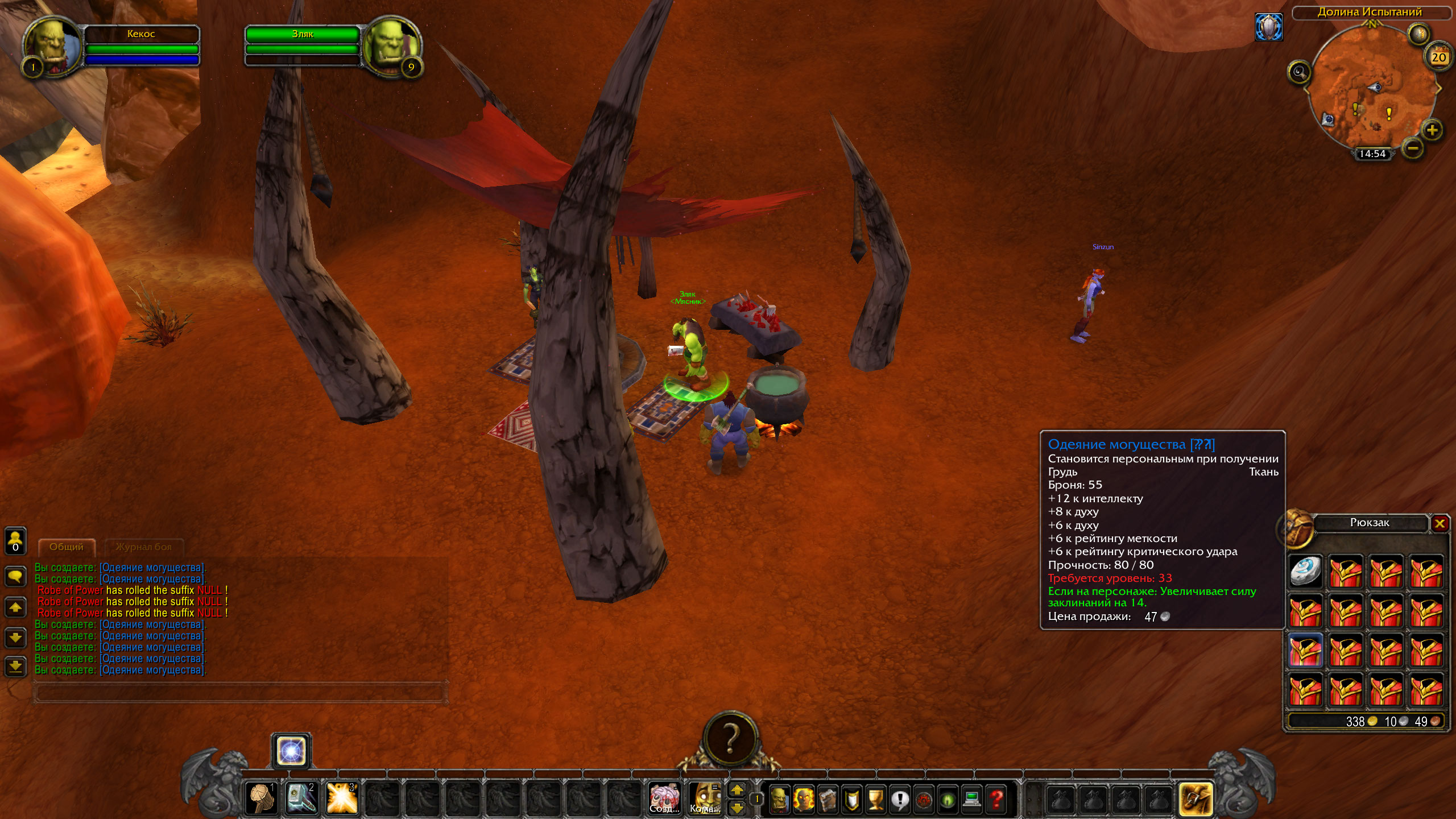Open the minimap tracking magnifier button
The height and width of the screenshot is (819, 1456).
click(x=1299, y=72)
